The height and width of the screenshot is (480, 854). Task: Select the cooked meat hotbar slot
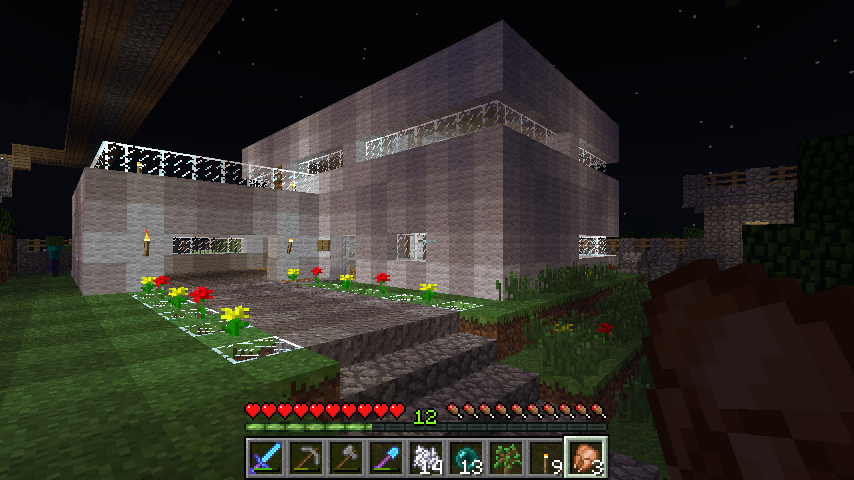click(x=586, y=458)
